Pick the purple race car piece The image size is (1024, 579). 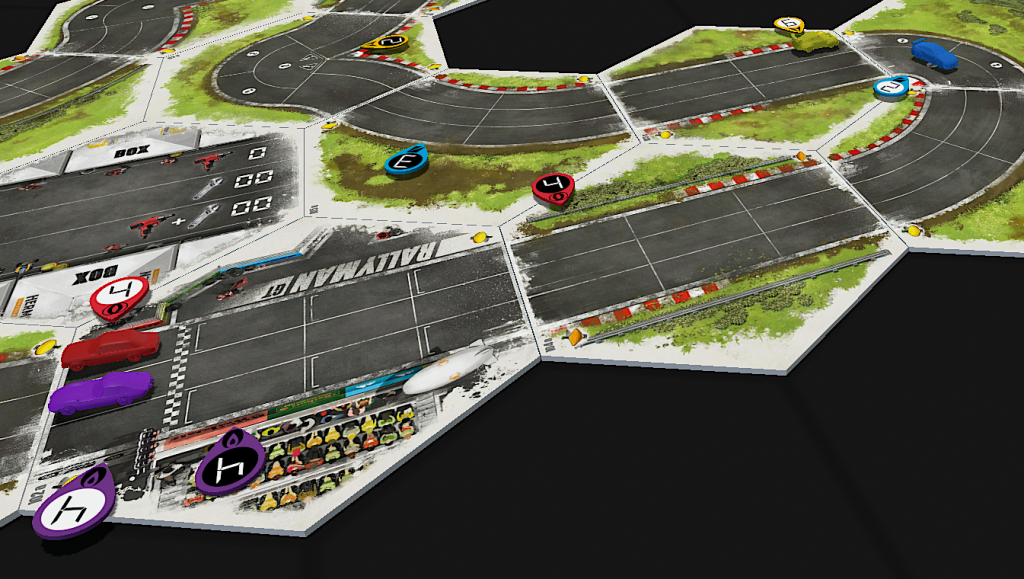pyautogui.click(x=100, y=390)
